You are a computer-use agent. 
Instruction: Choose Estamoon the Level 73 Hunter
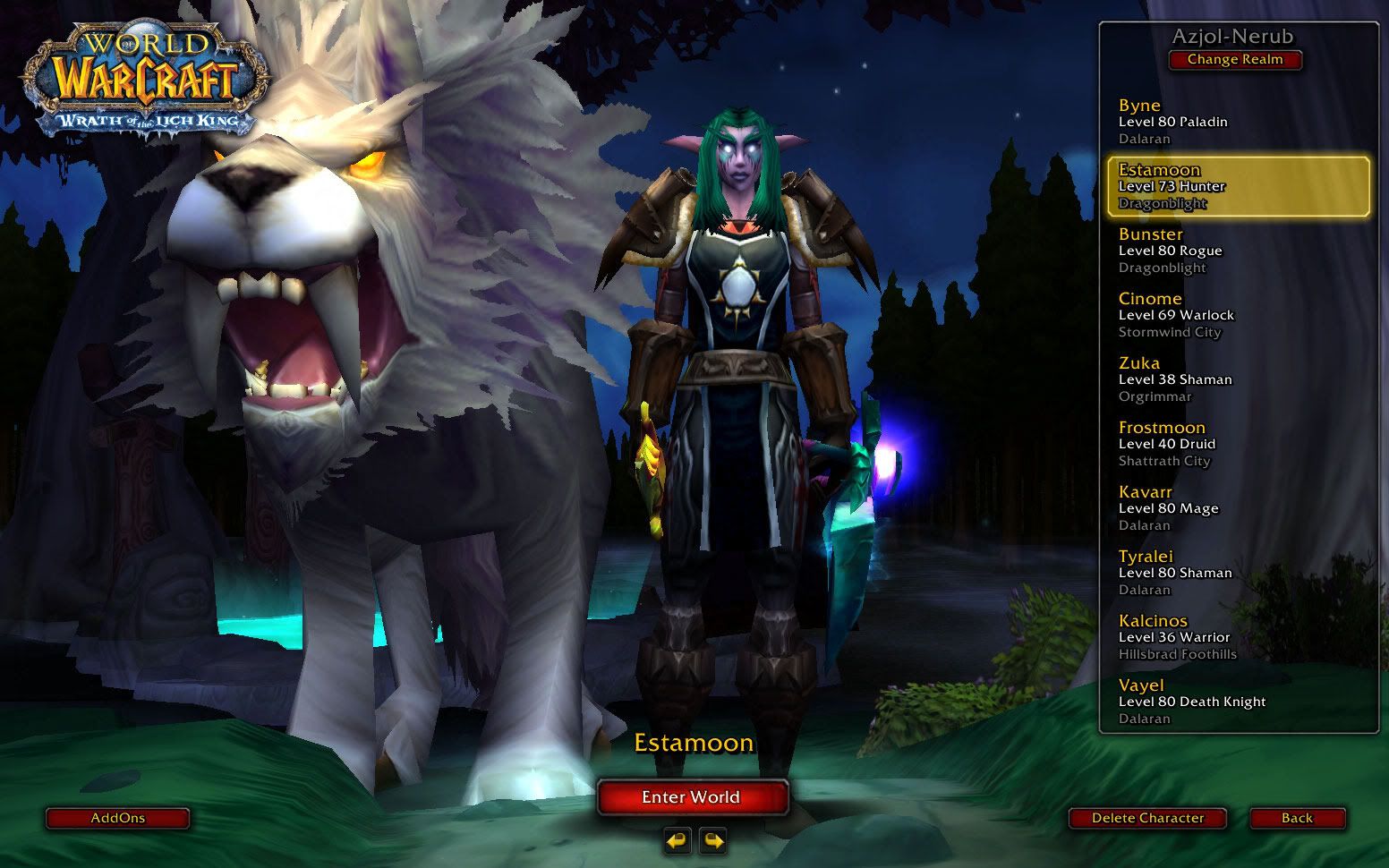coord(1238,186)
